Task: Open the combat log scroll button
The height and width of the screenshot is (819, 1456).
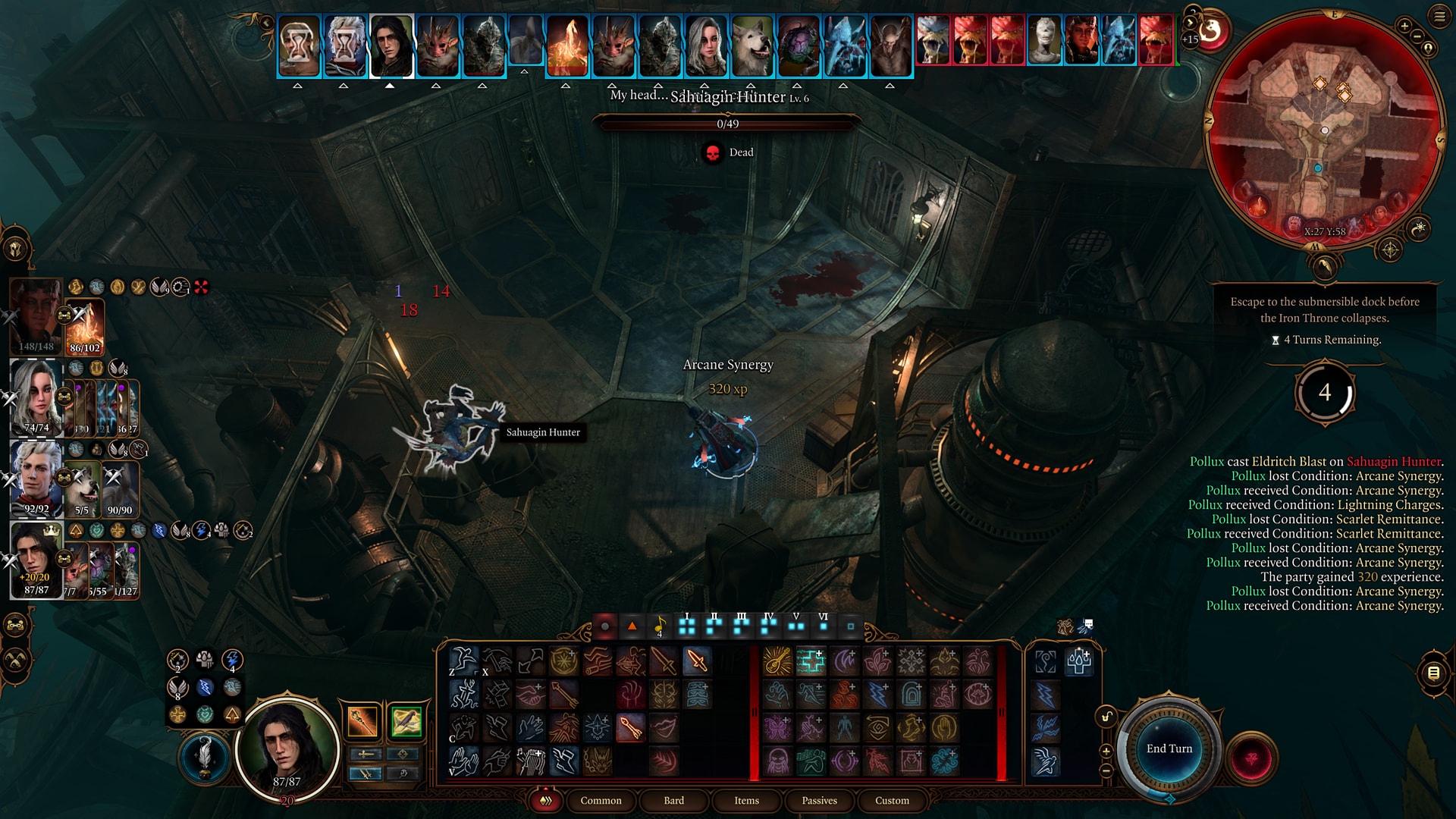Action: tap(1433, 673)
